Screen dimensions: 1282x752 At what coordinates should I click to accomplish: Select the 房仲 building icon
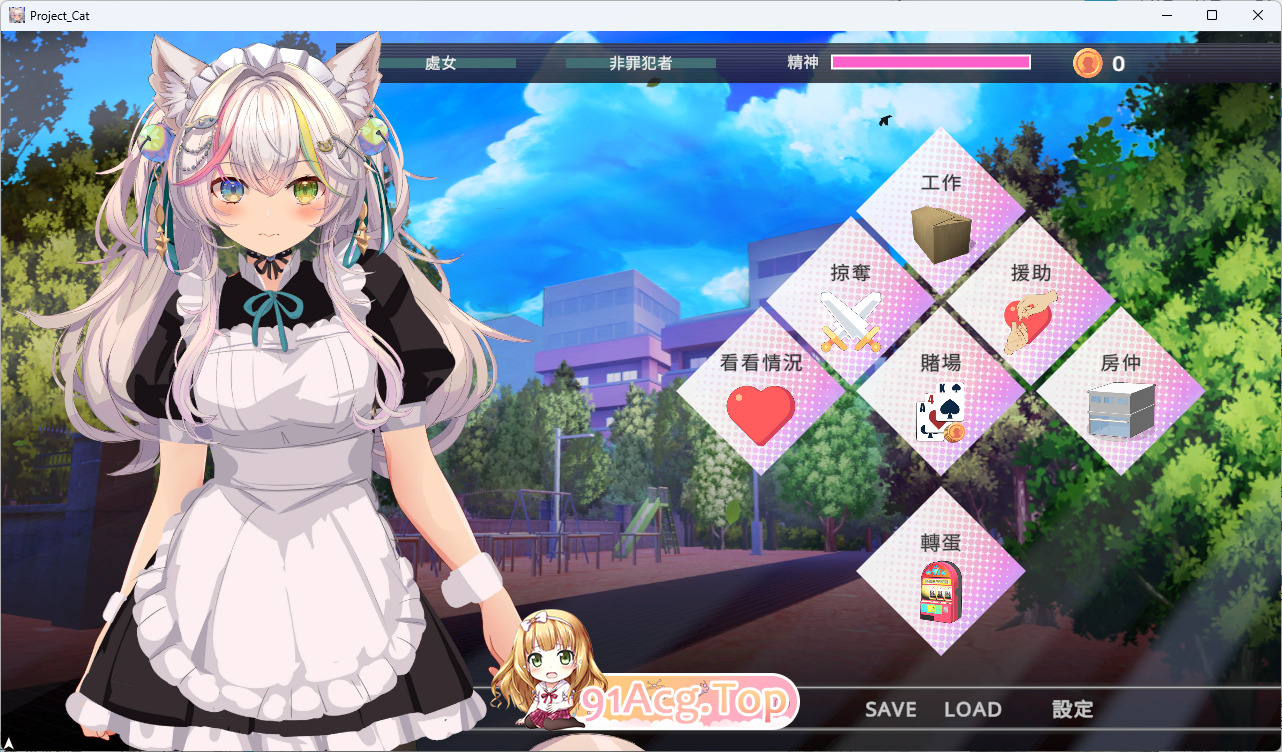[1121, 413]
